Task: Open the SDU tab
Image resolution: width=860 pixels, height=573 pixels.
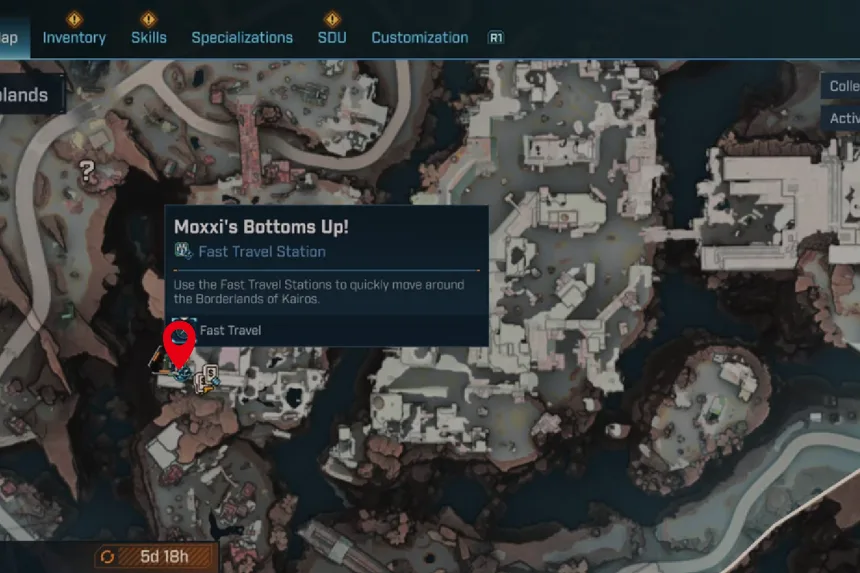Action: tap(332, 38)
